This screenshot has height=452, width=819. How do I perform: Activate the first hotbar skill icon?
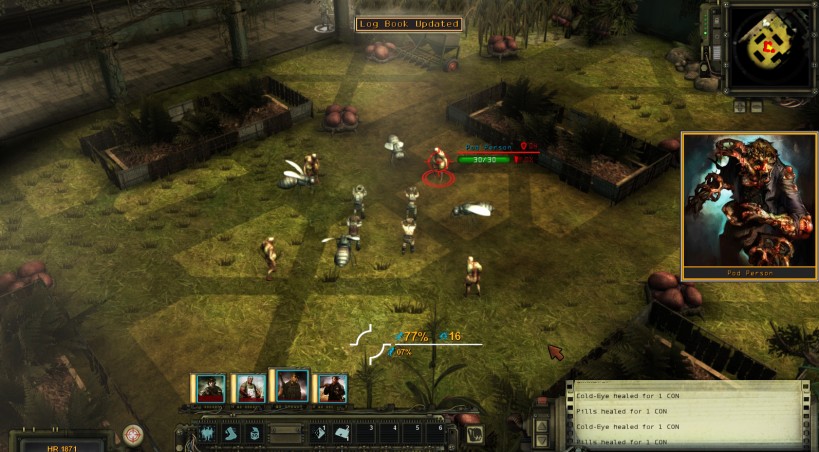coord(208,434)
